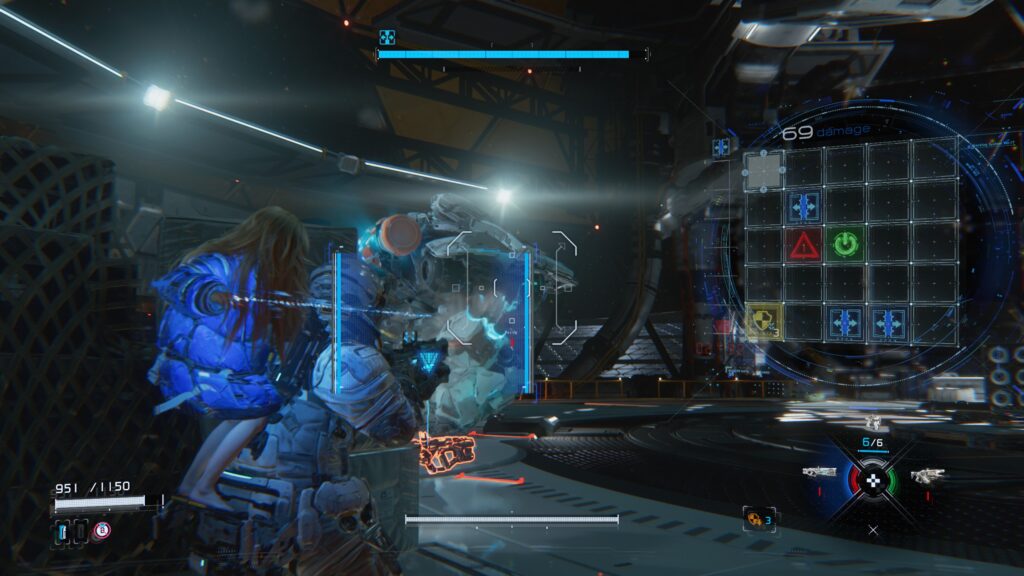Select the mech icon above the ammo count
The image size is (1024, 576).
click(x=873, y=423)
